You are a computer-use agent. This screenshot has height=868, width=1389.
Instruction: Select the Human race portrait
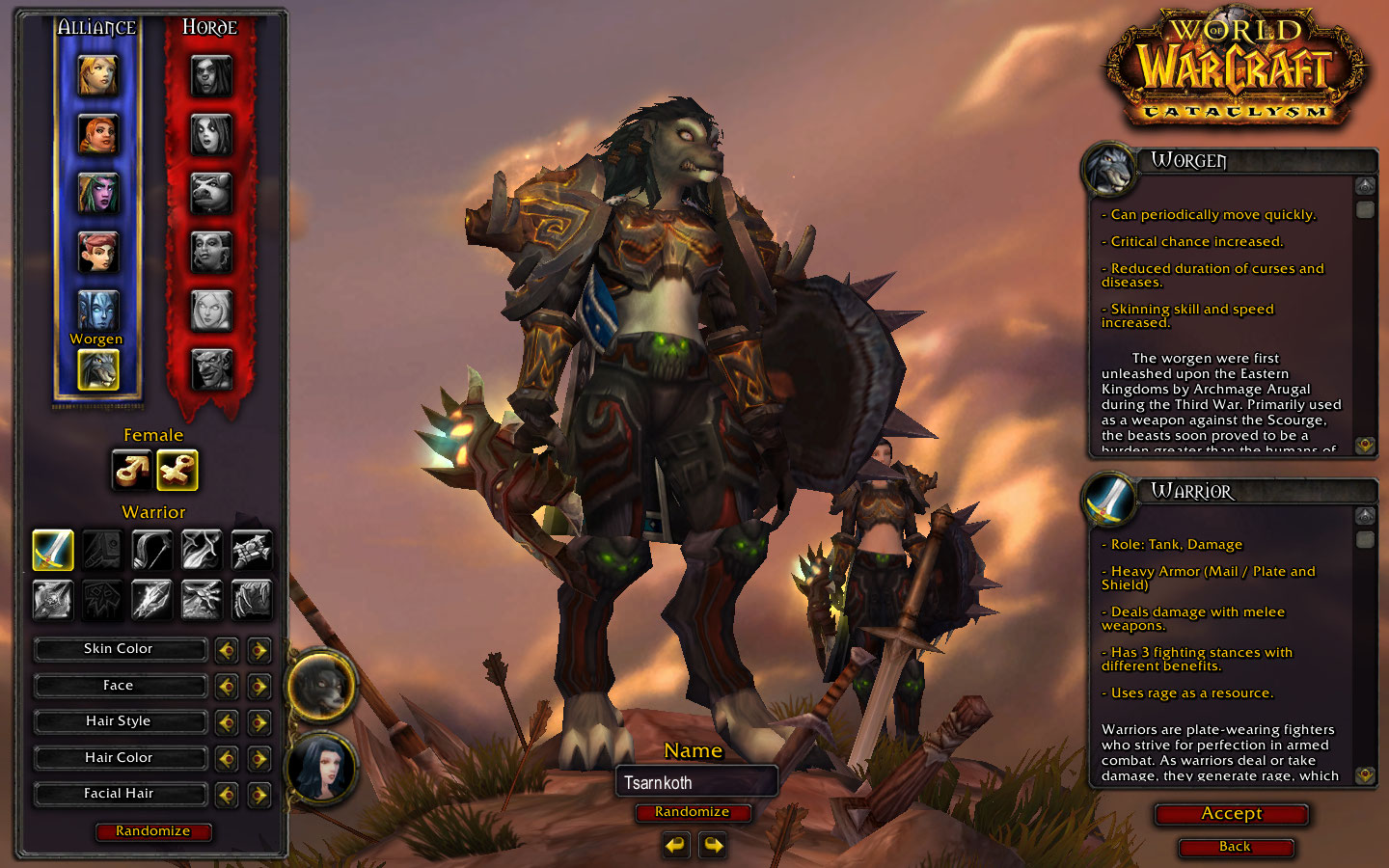(x=97, y=75)
